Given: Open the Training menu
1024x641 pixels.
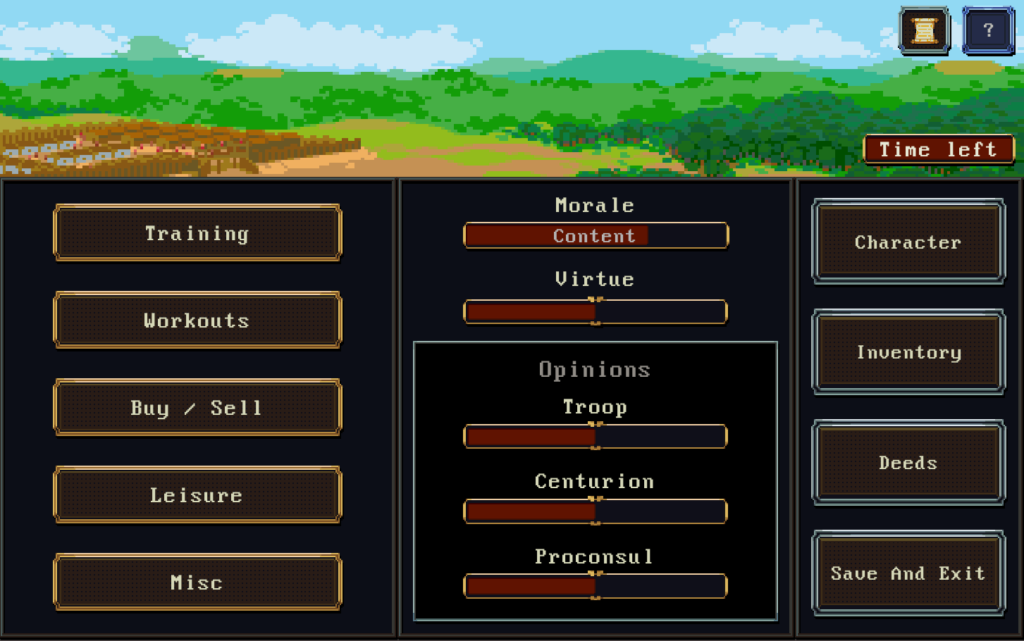Looking at the screenshot, I should pyautogui.click(x=197, y=233).
